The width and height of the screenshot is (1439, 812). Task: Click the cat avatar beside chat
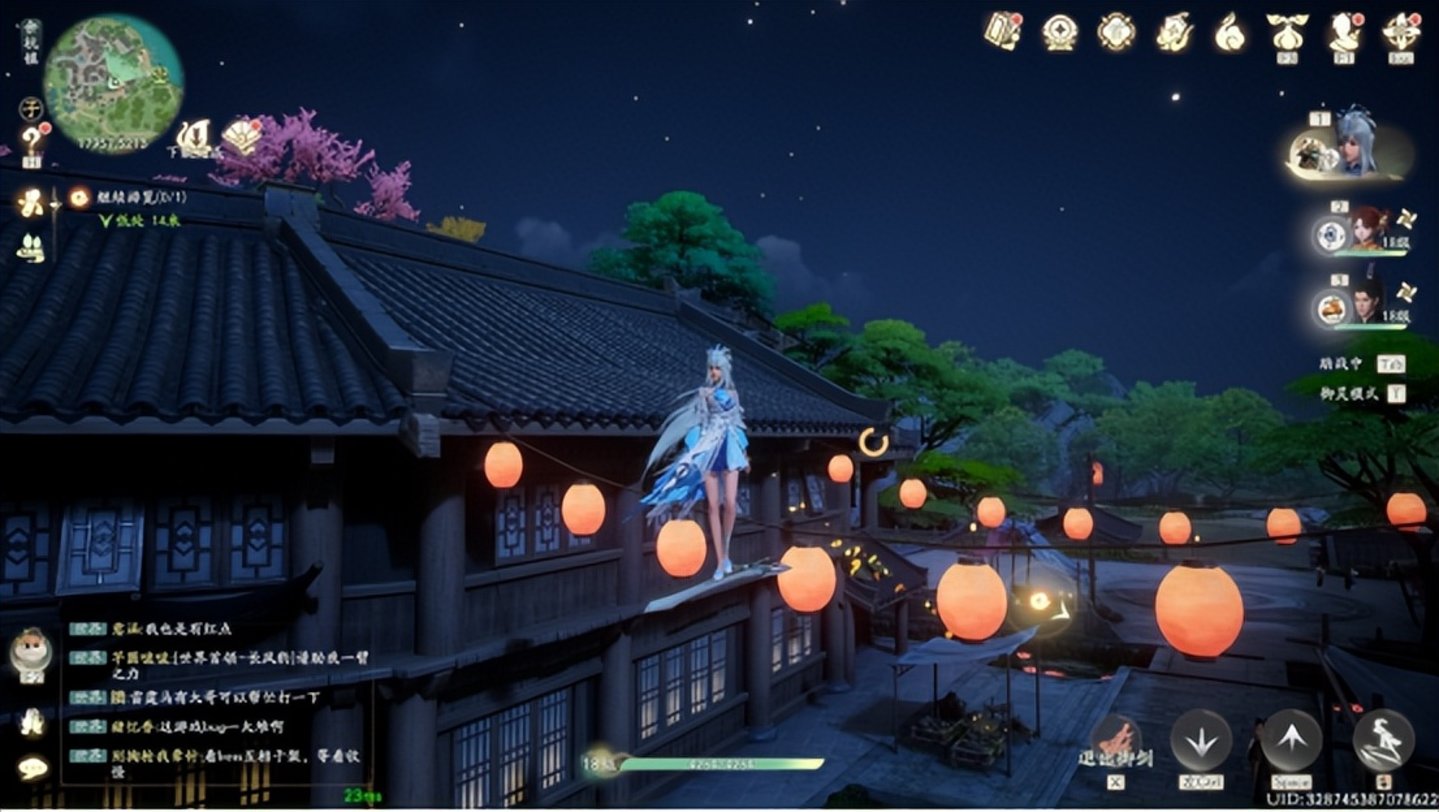[x=30, y=652]
